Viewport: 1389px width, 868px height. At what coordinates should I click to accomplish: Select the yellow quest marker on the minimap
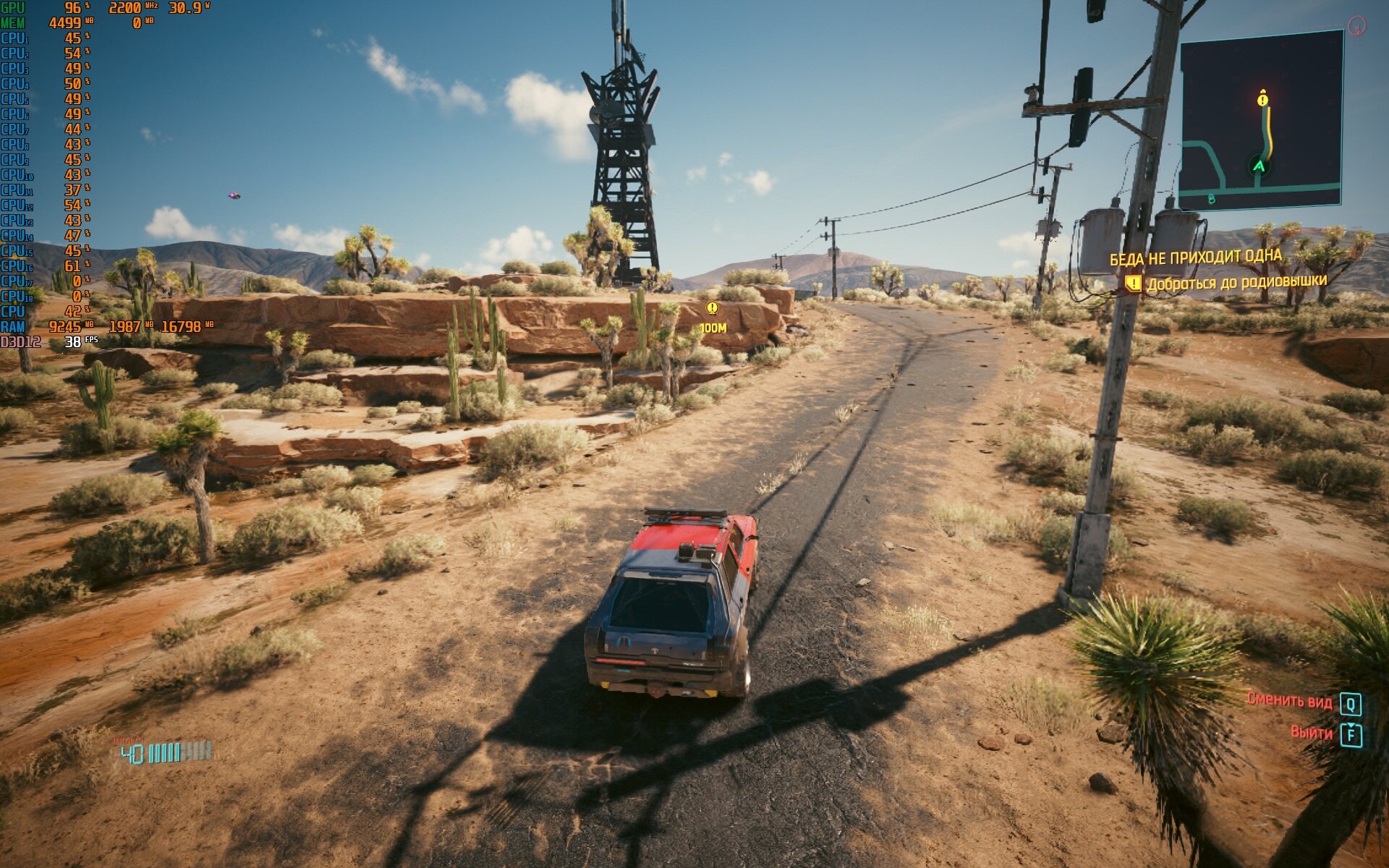point(1262,98)
